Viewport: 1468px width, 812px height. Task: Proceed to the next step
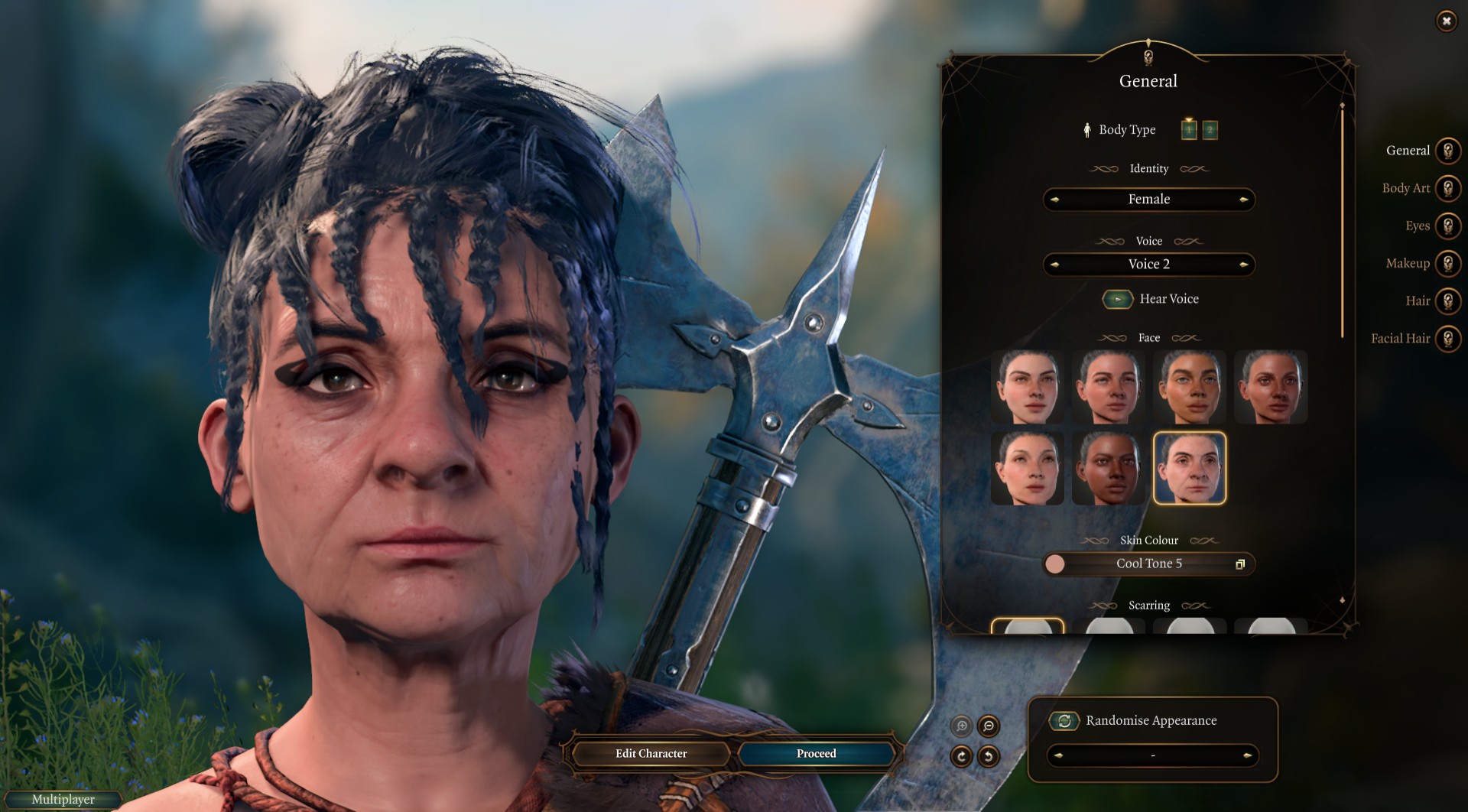pyautogui.click(x=816, y=754)
